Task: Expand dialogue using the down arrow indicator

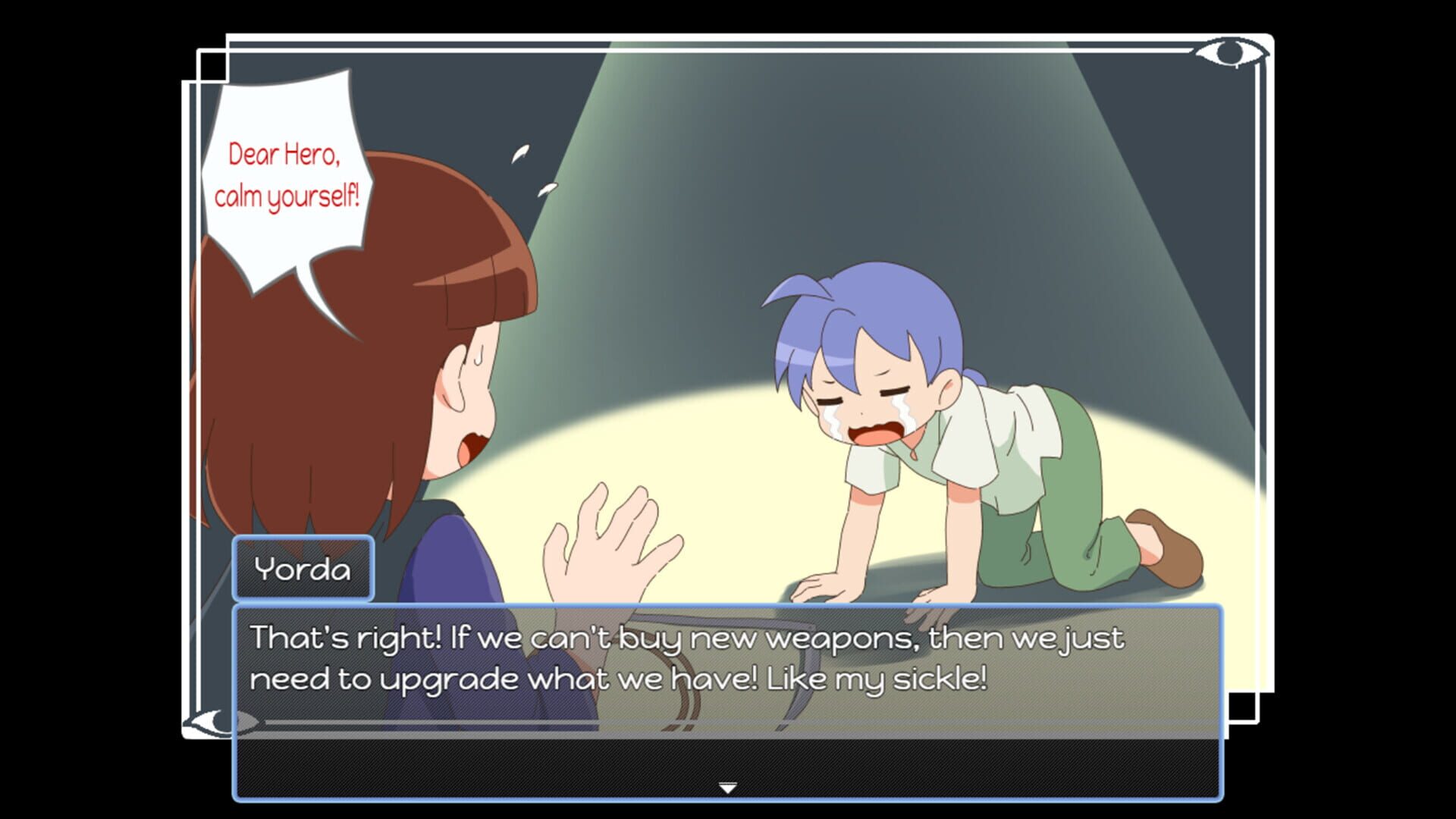Action: coord(730,787)
